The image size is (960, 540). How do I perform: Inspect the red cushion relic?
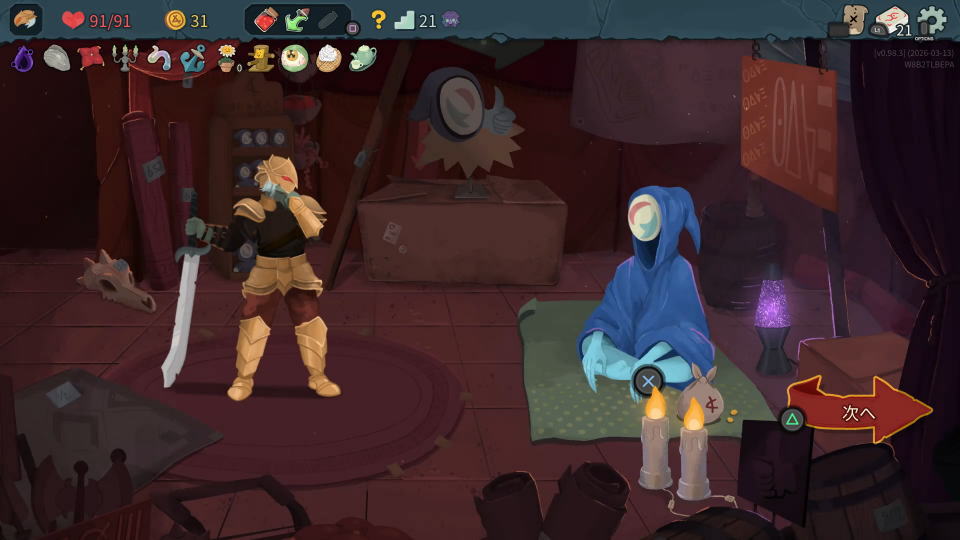point(91,58)
